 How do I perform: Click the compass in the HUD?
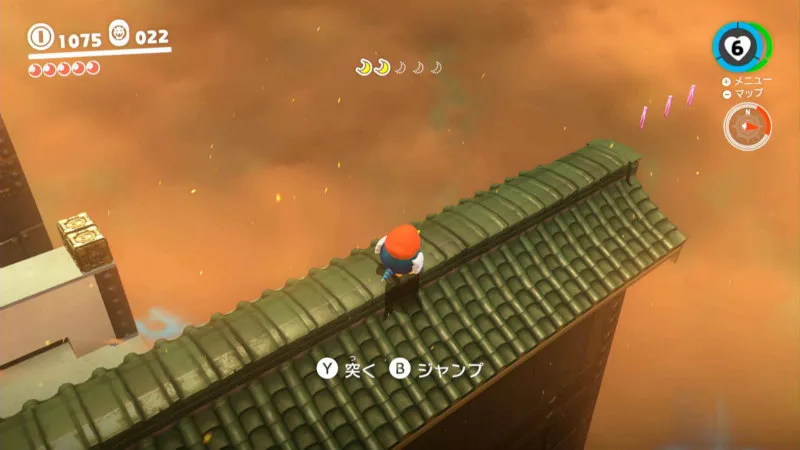click(747, 126)
